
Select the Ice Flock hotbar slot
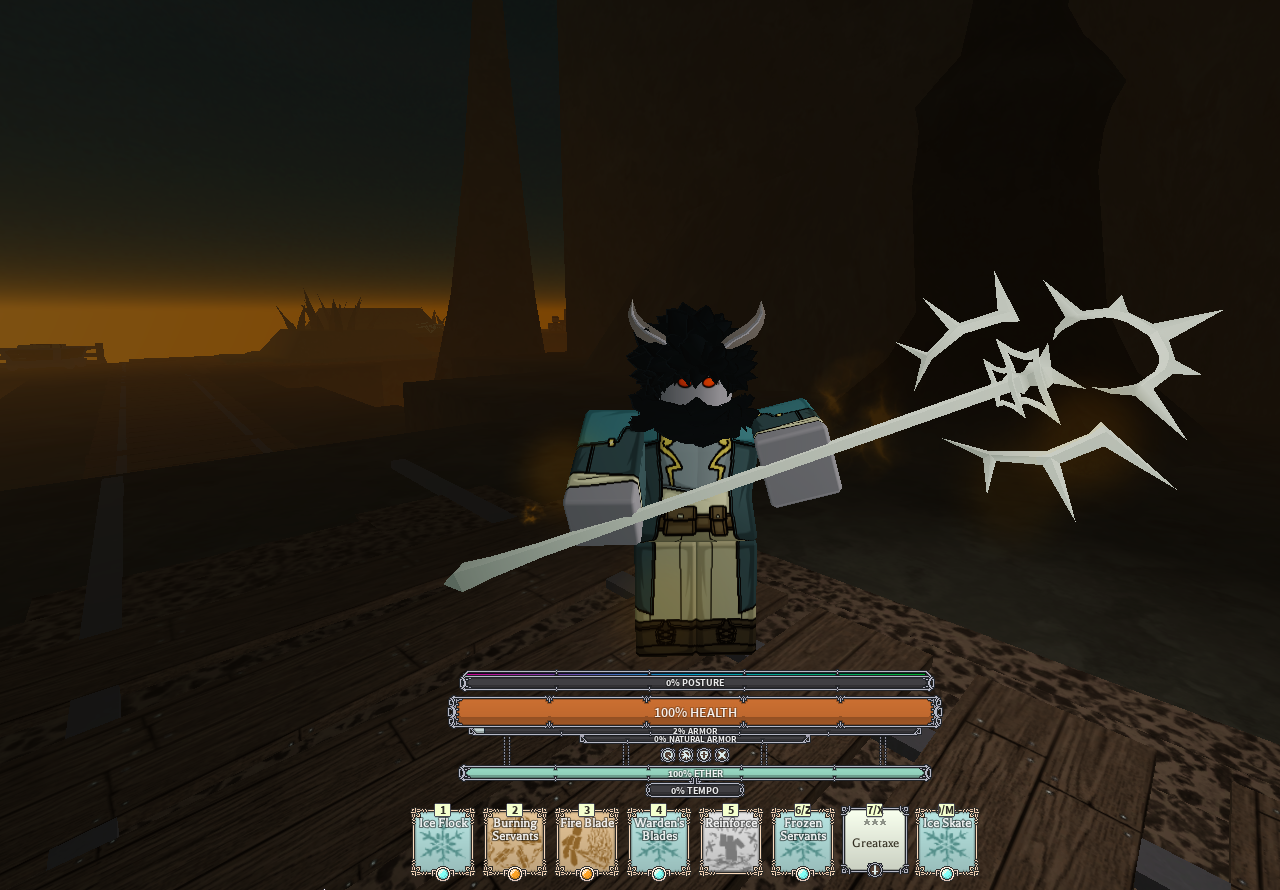click(x=443, y=842)
